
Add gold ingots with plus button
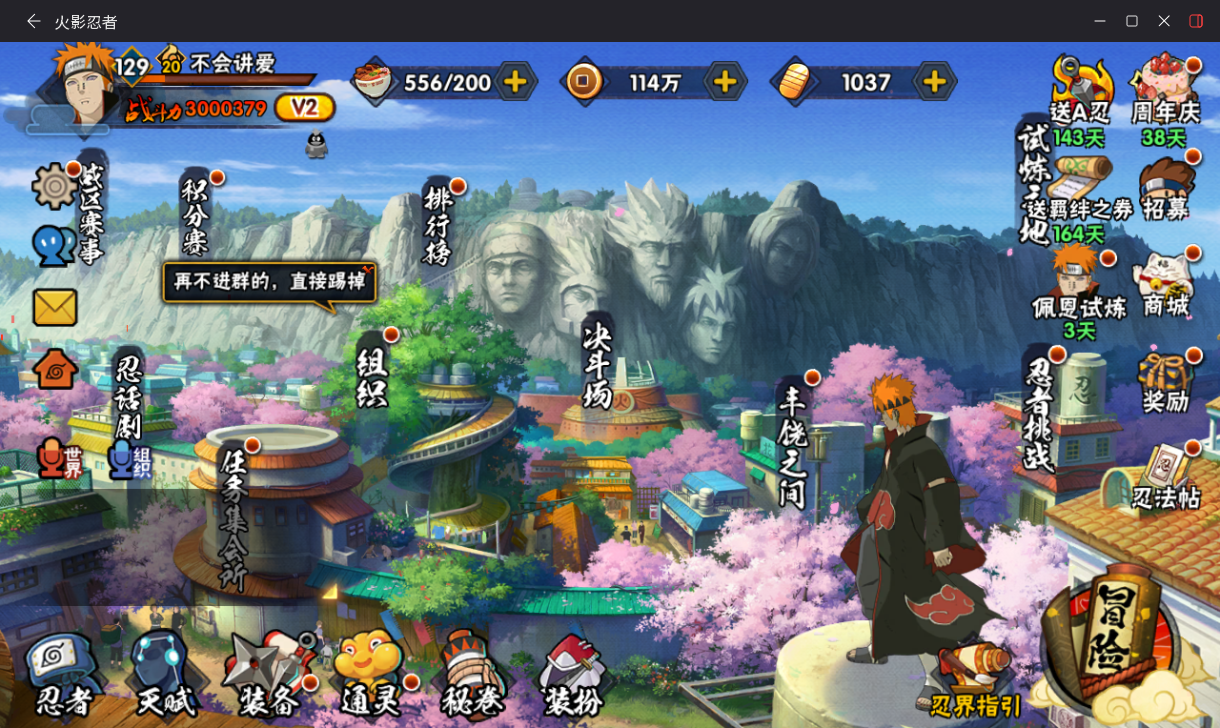point(934,82)
